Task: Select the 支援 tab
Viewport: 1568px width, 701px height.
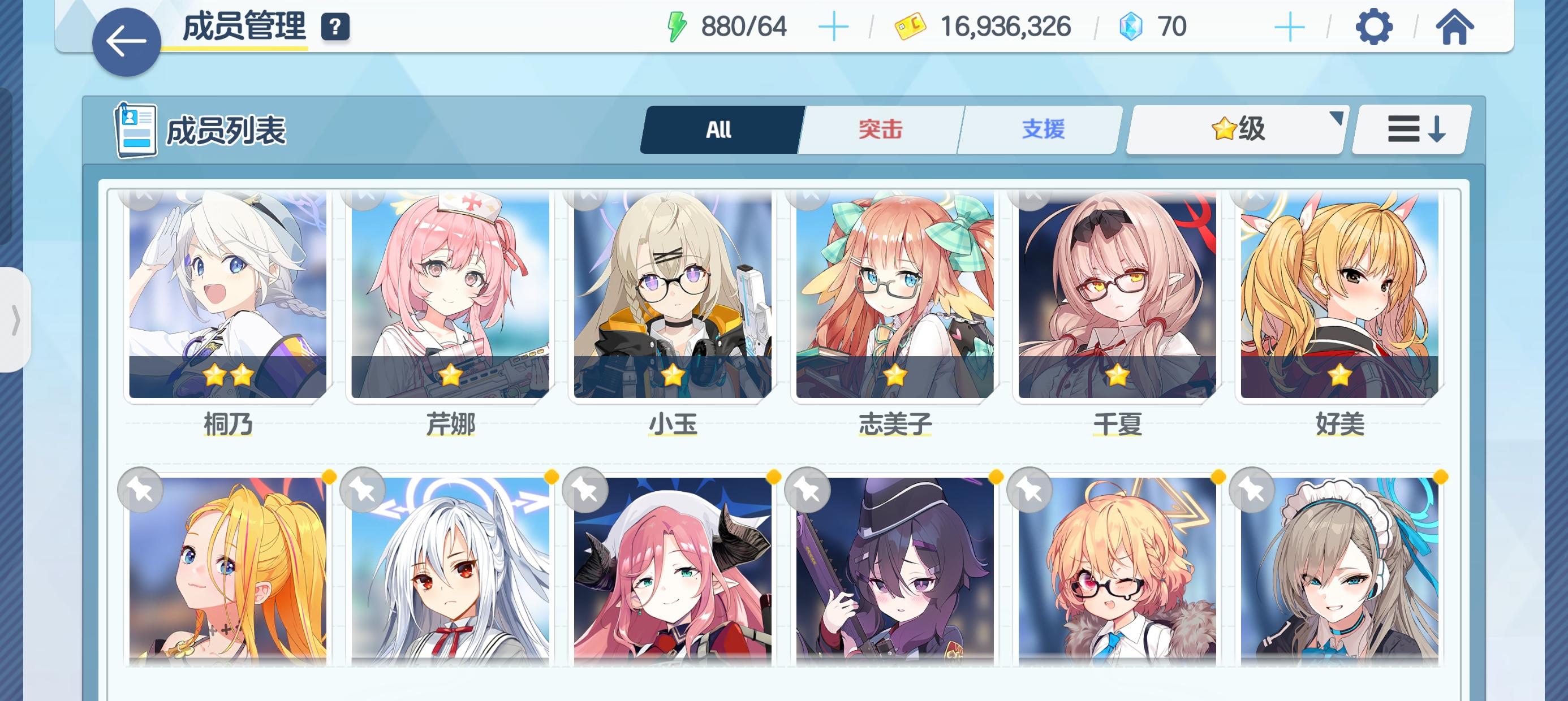Action: click(1043, 129)
